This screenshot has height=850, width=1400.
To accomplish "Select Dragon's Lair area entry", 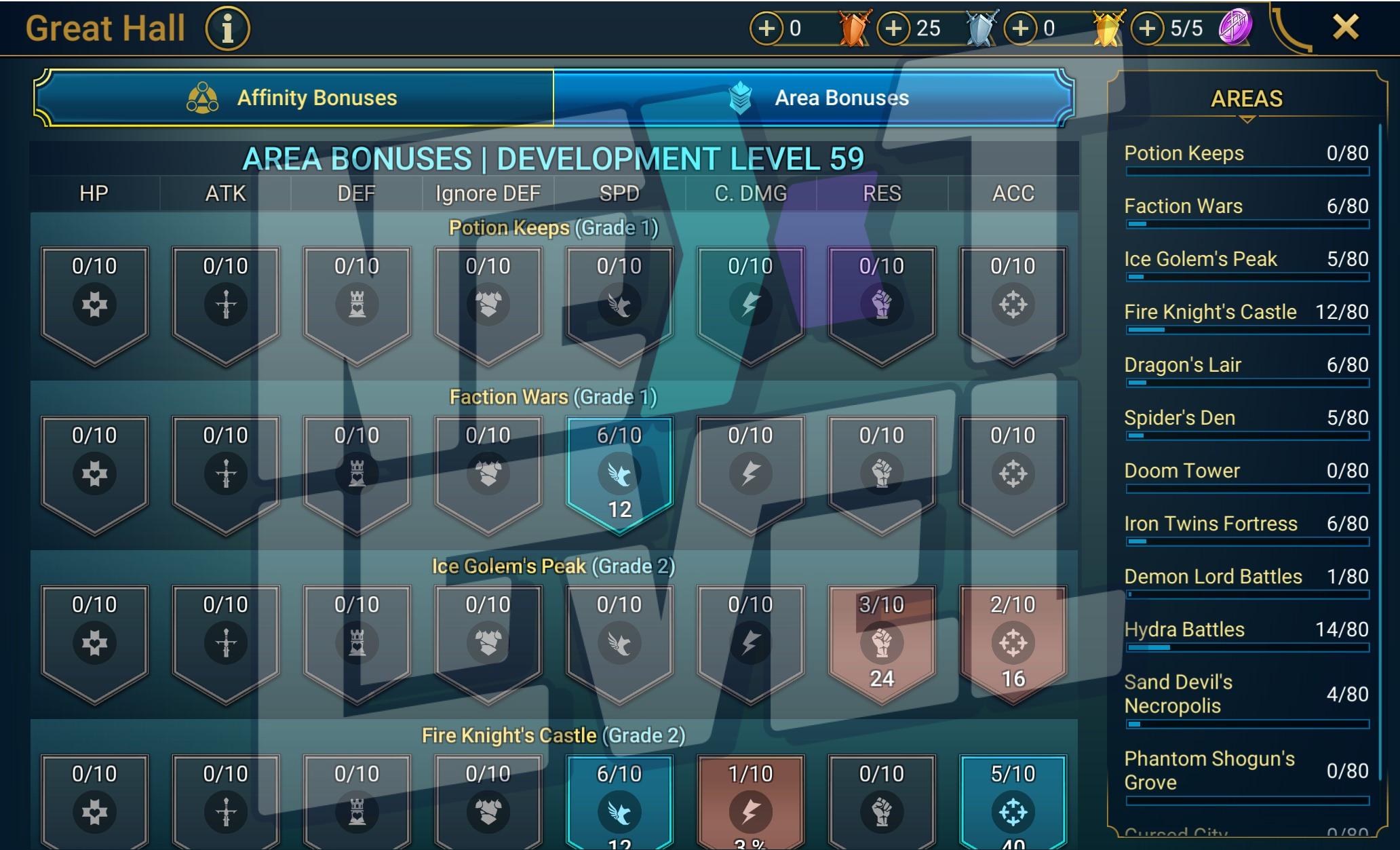I will (1246, 365).
